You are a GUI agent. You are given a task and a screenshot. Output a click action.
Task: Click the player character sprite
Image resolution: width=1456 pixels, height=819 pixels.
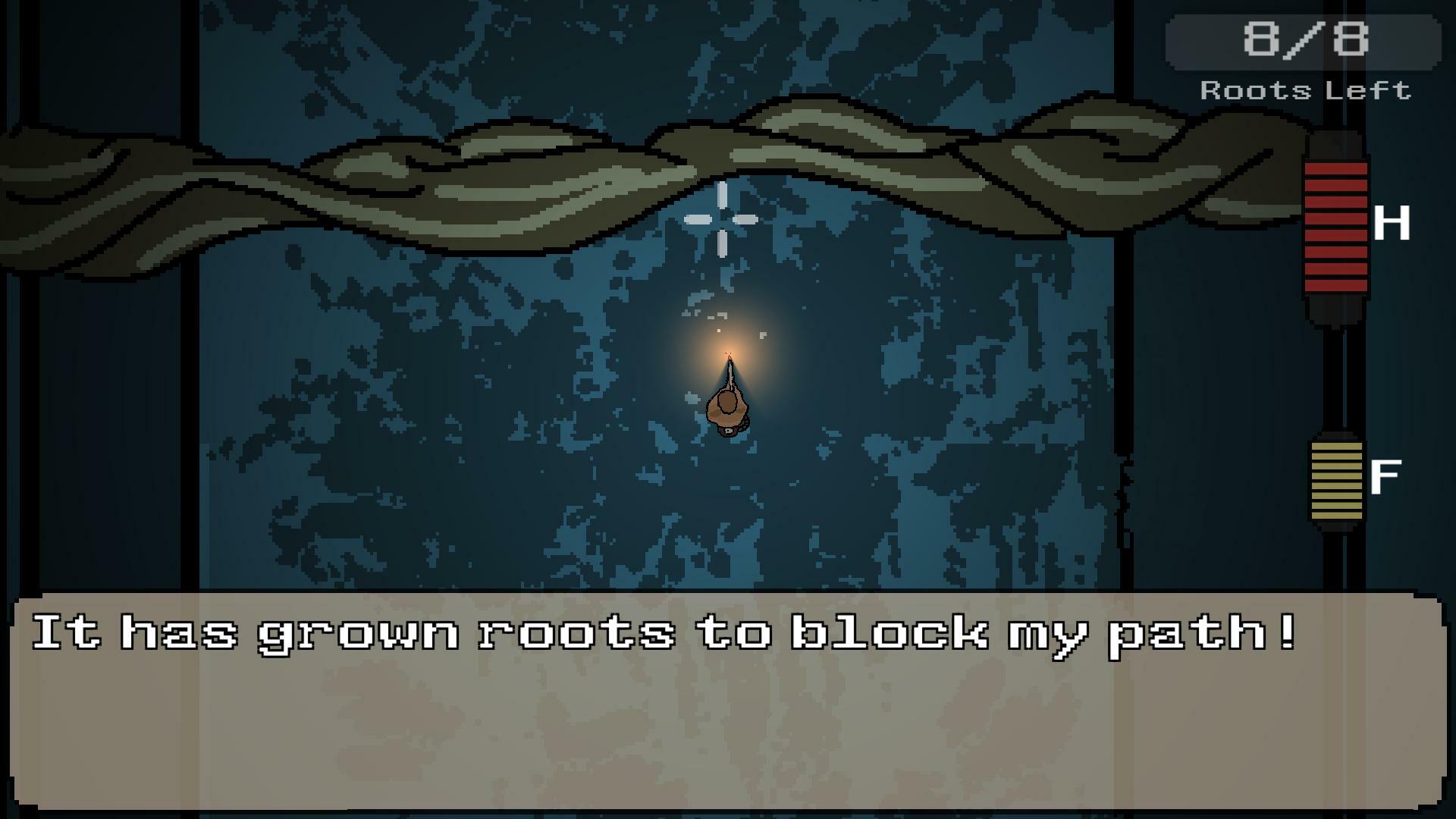pos(728,409)
